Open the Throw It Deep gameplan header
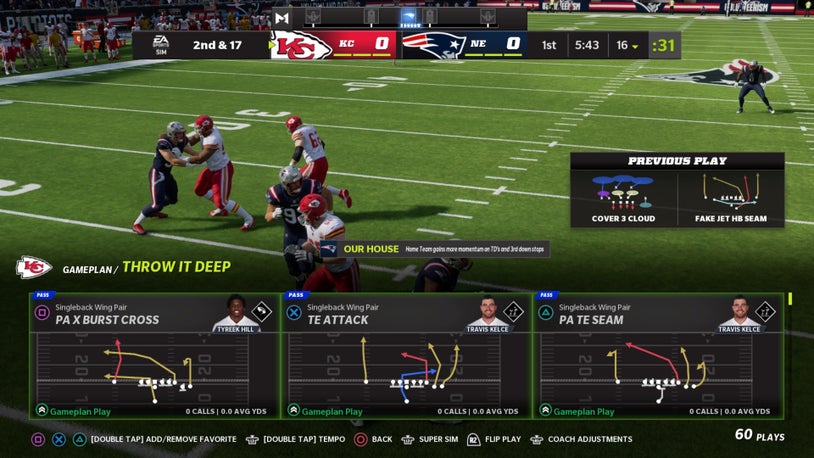The height and width of the screenshot is (458, 814). click(x=176, y=267)
